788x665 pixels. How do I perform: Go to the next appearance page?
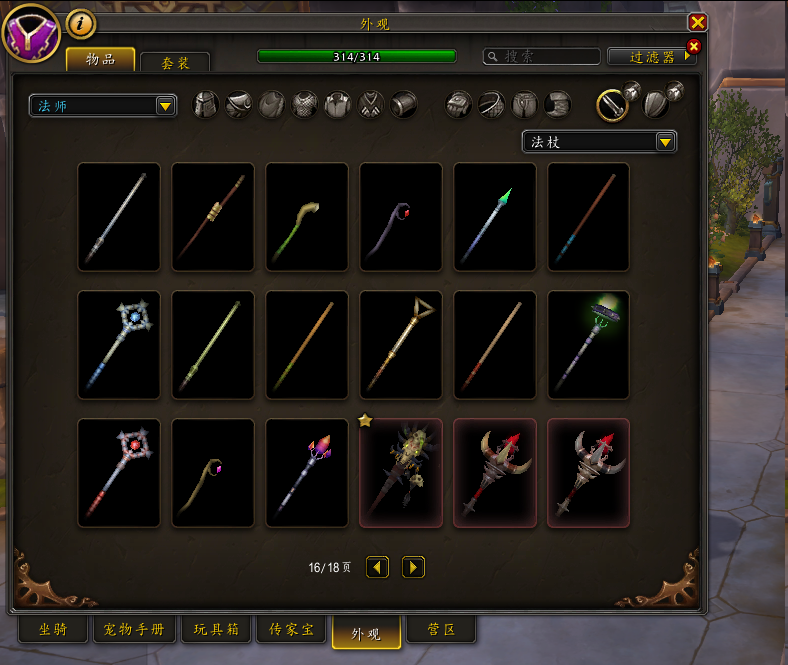[x=413, y=567]
